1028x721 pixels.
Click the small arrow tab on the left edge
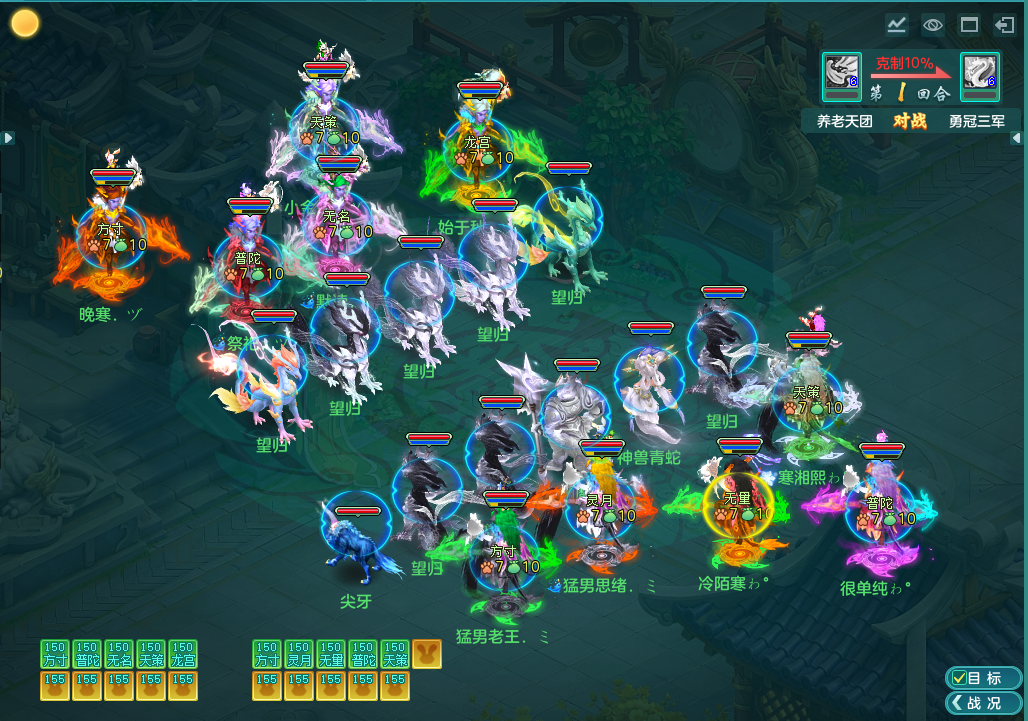(x=8, y=138)
